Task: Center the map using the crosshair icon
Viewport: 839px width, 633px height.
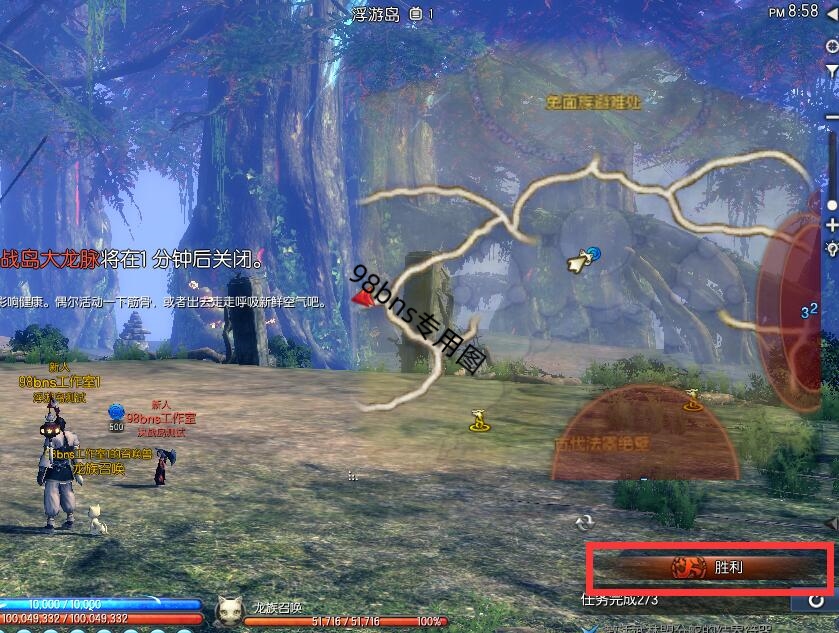Action: pyautogui.click(x=831, y=46)
